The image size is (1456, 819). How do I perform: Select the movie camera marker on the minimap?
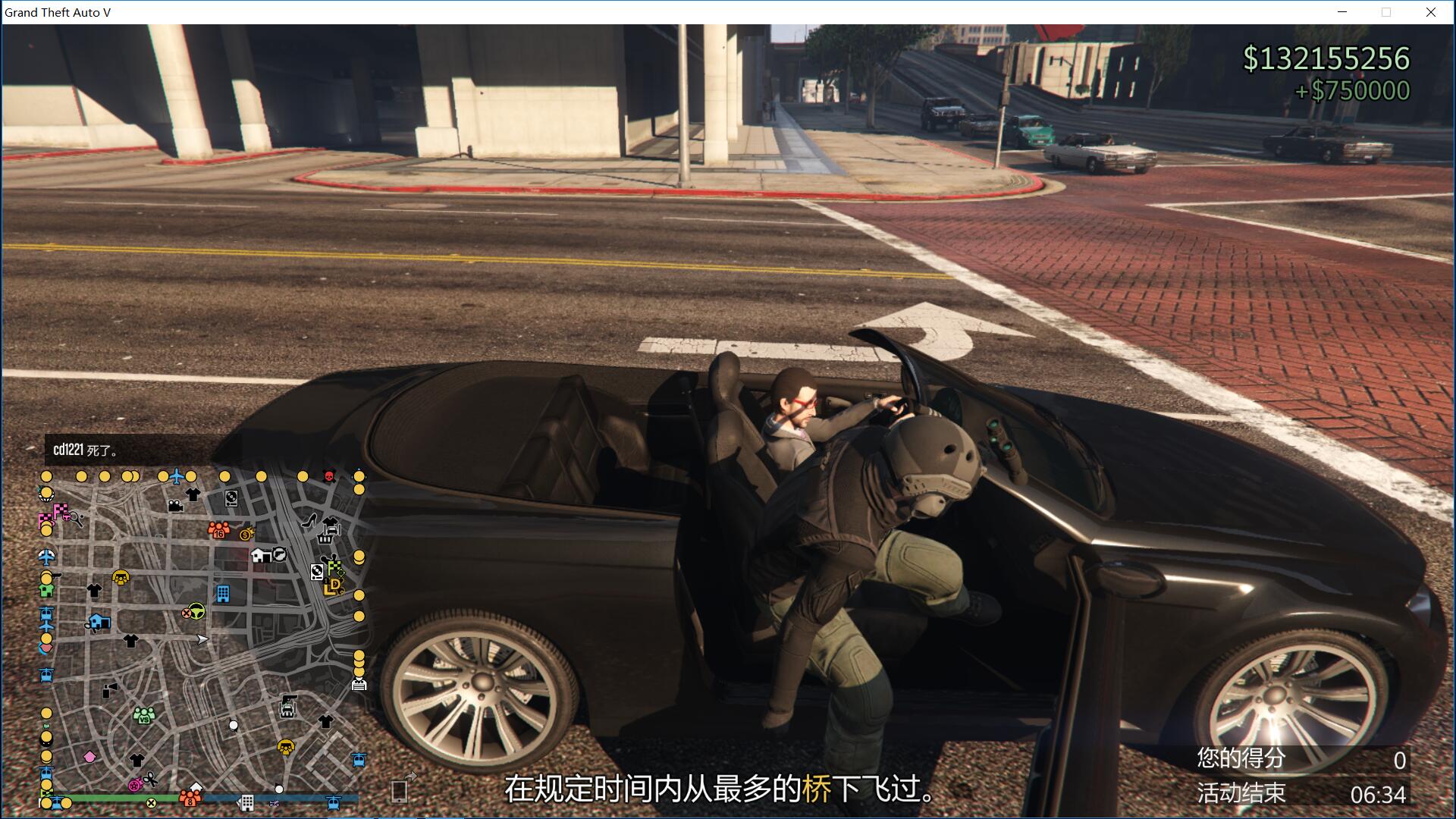[175, 505]
